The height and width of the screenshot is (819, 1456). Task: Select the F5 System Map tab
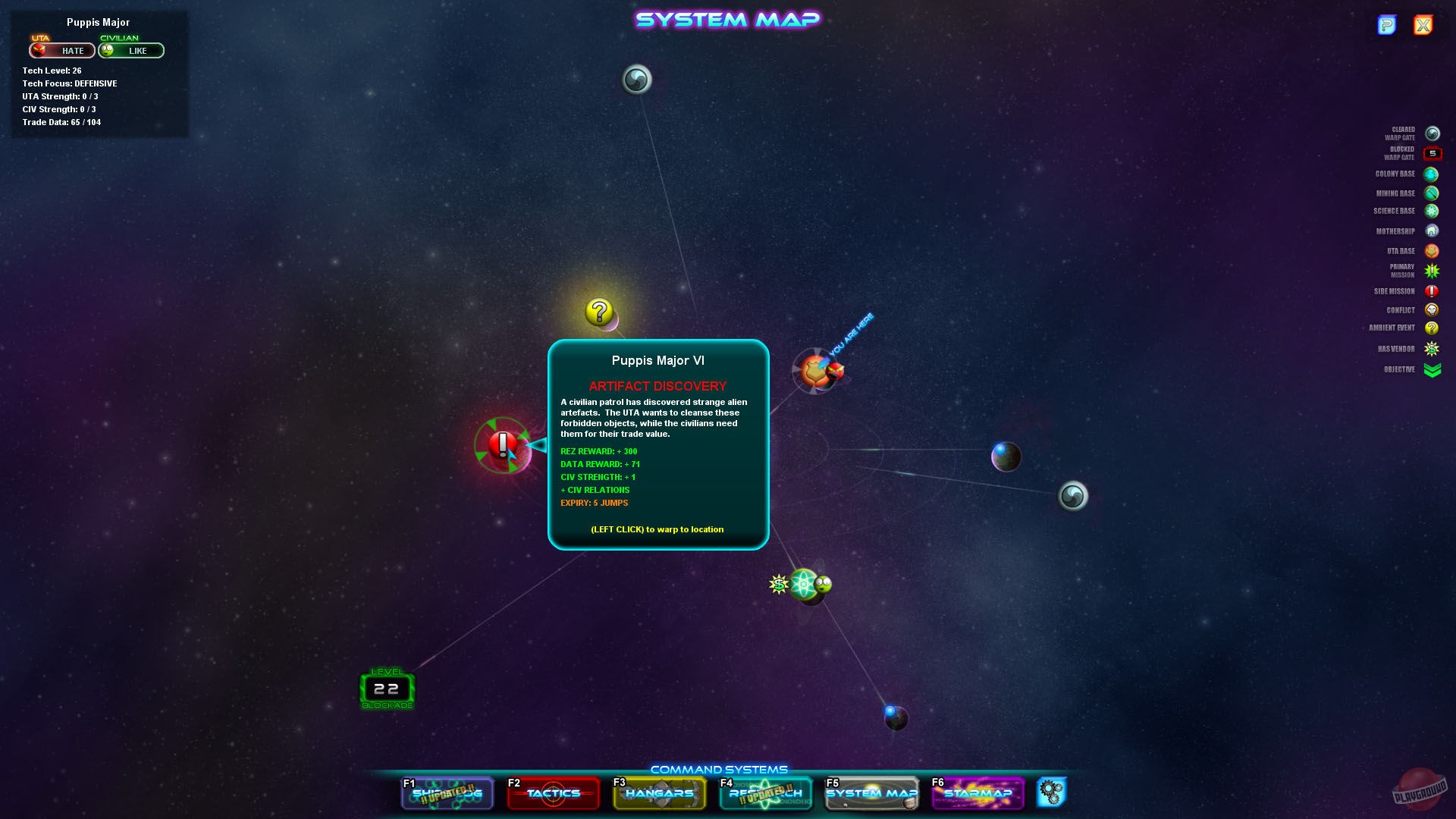871,793
